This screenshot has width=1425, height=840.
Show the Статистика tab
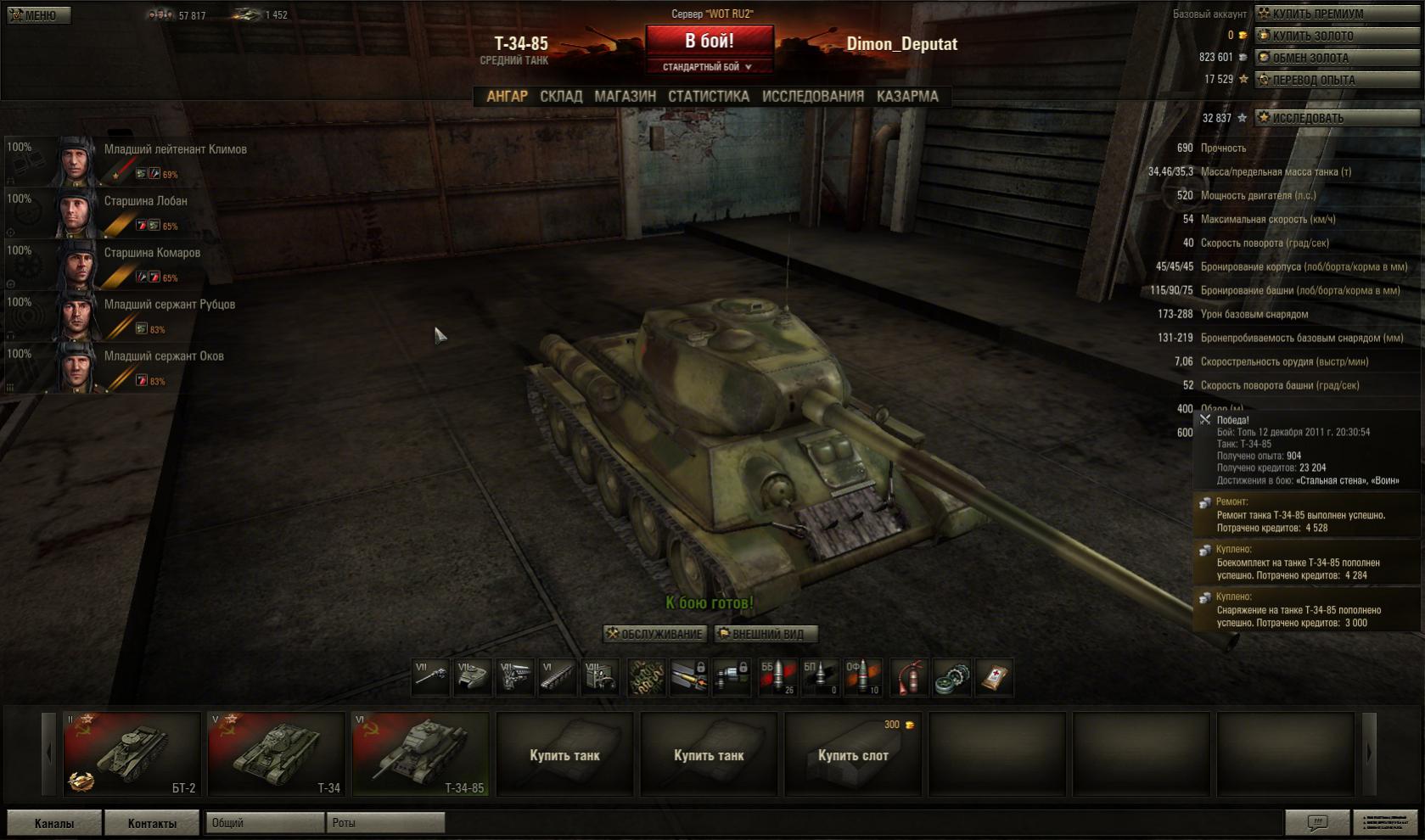[708, 97]
